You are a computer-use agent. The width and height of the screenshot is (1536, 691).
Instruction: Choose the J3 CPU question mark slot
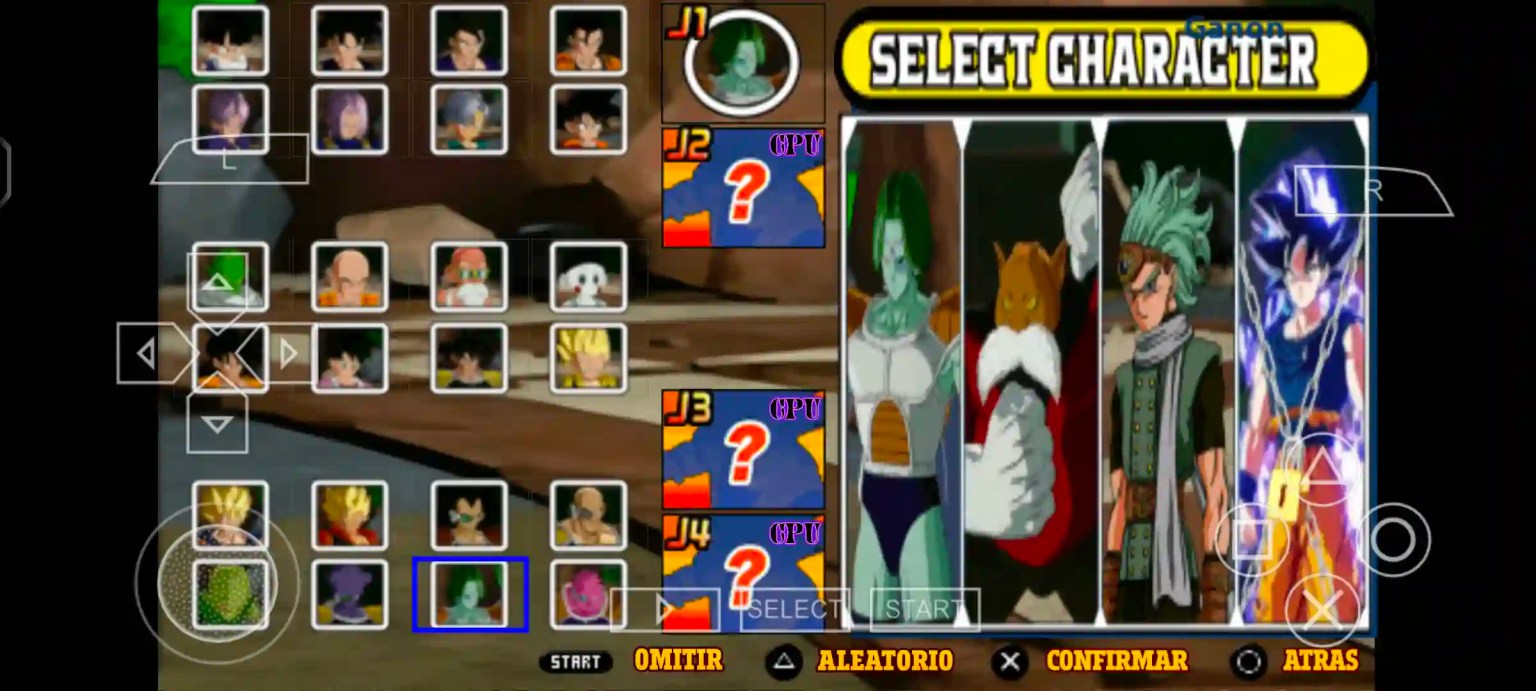pyautogui.click(x=742, y=450)
